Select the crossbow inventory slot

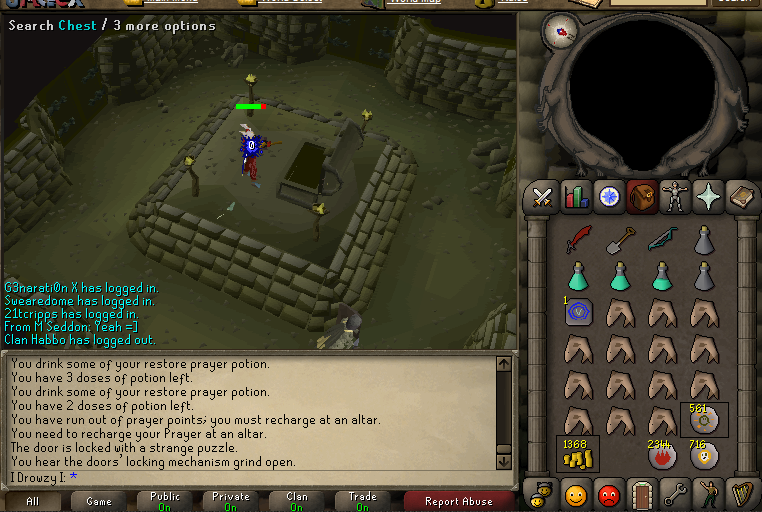click(x=662, y=240)
